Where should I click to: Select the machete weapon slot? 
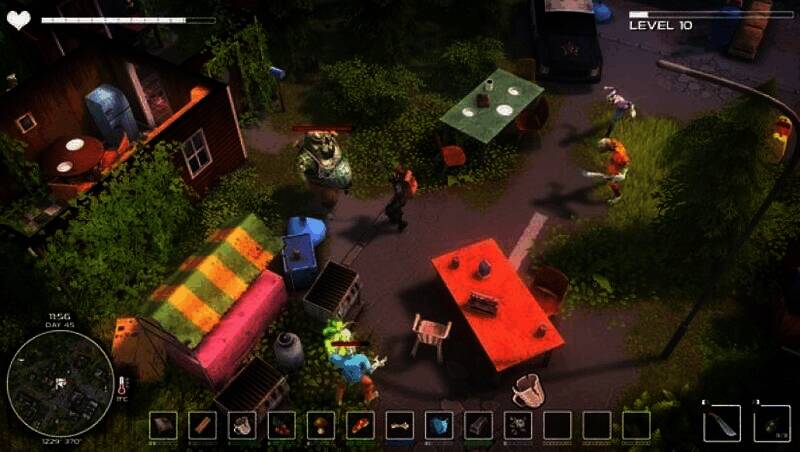click(721, 423)
